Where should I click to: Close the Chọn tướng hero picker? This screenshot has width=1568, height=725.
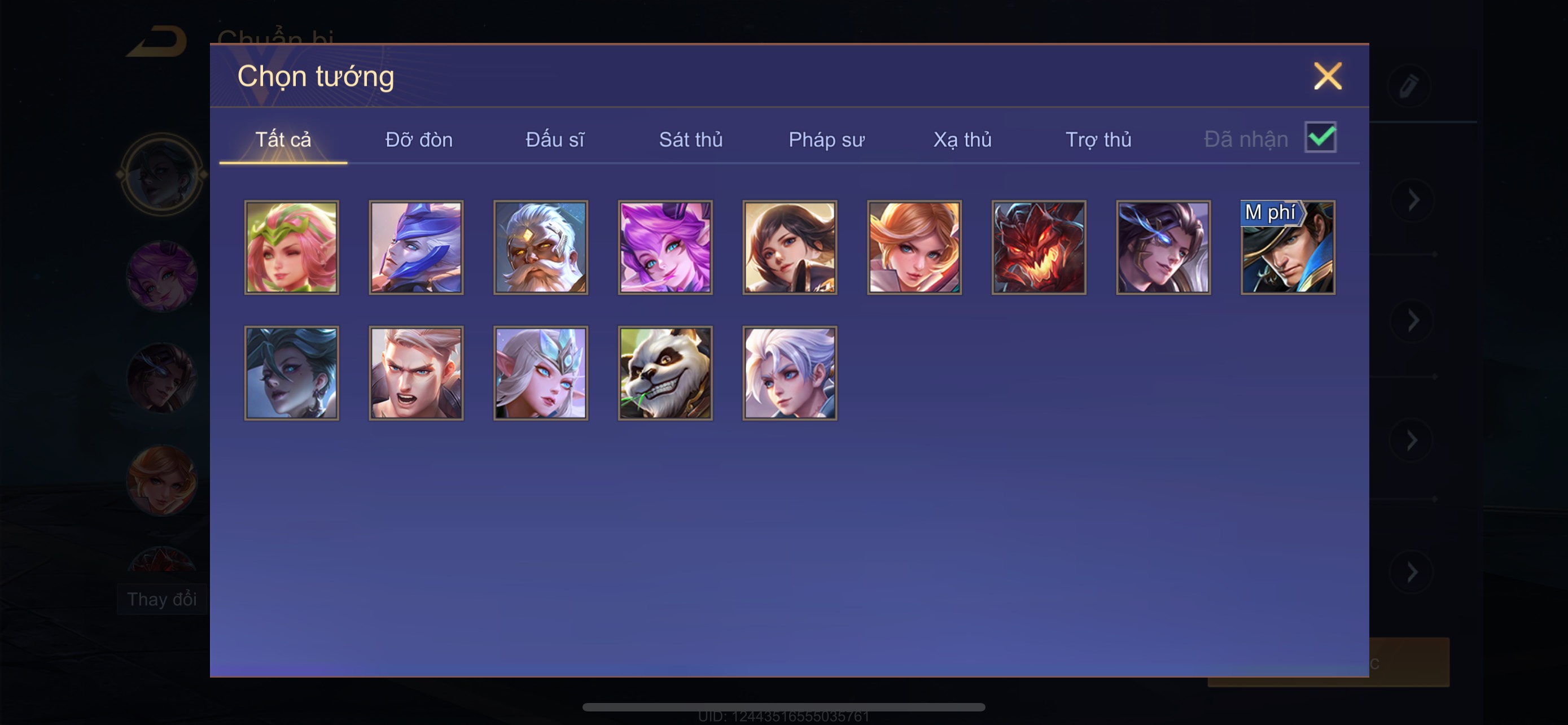point(1327,76)
